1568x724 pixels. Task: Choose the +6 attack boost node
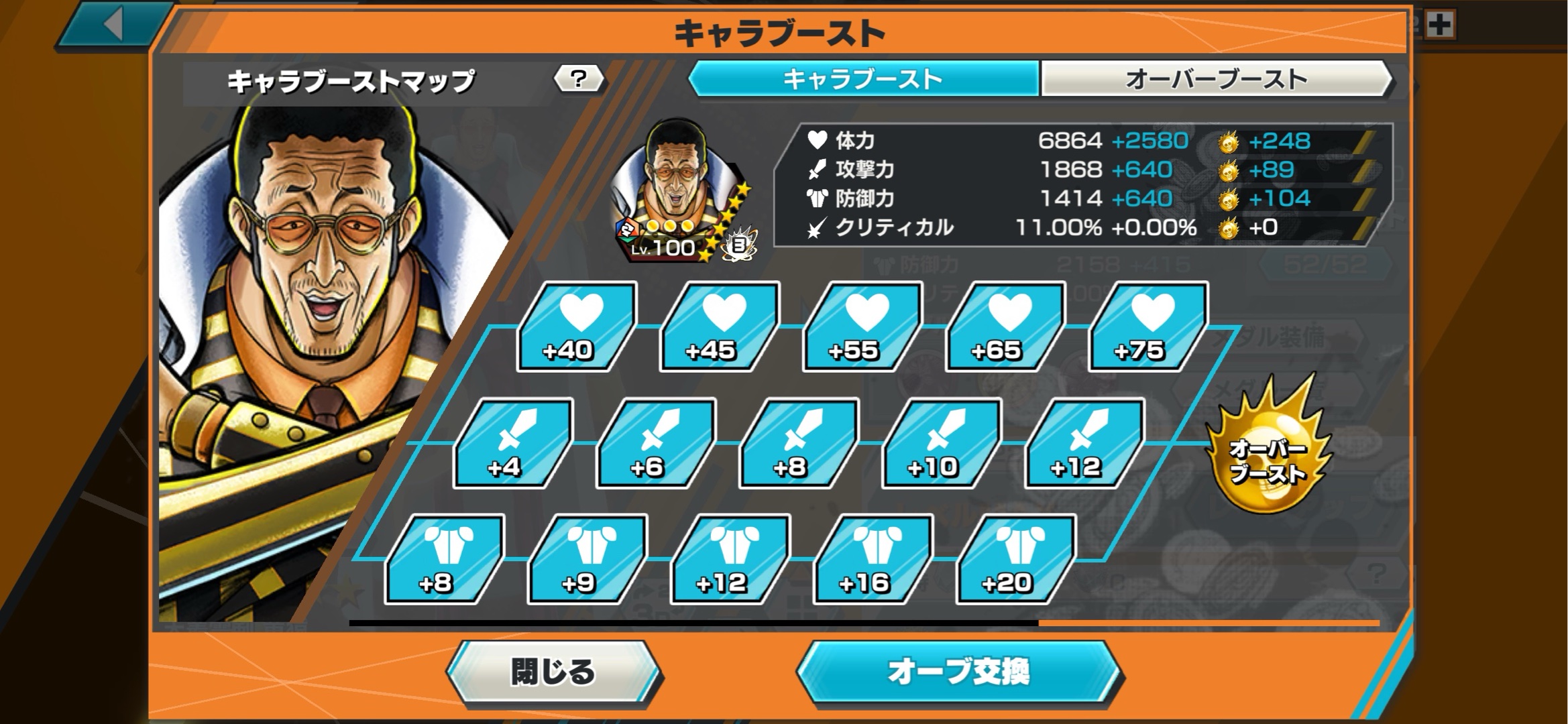pos(655,443)
